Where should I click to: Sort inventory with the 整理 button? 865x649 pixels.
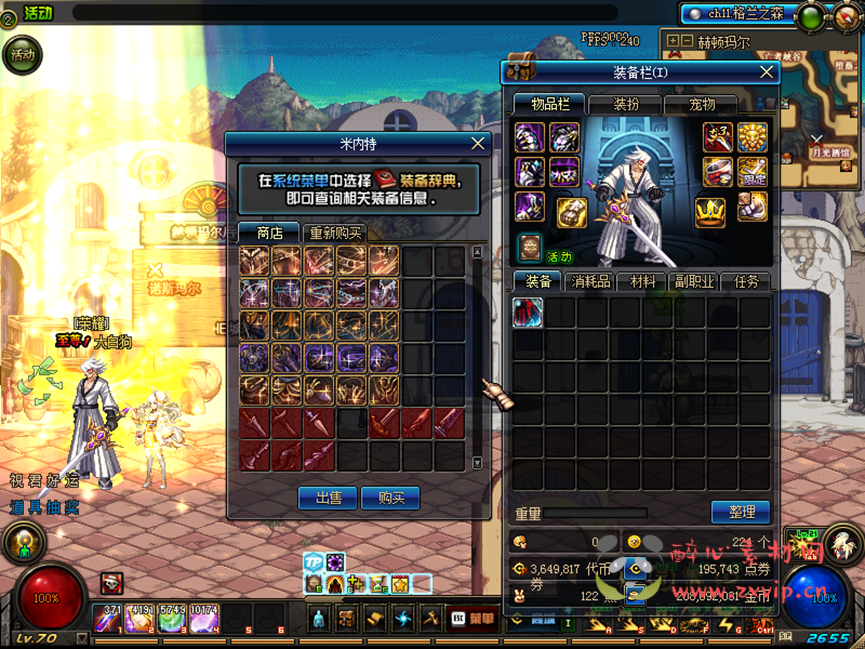(741, 512)
